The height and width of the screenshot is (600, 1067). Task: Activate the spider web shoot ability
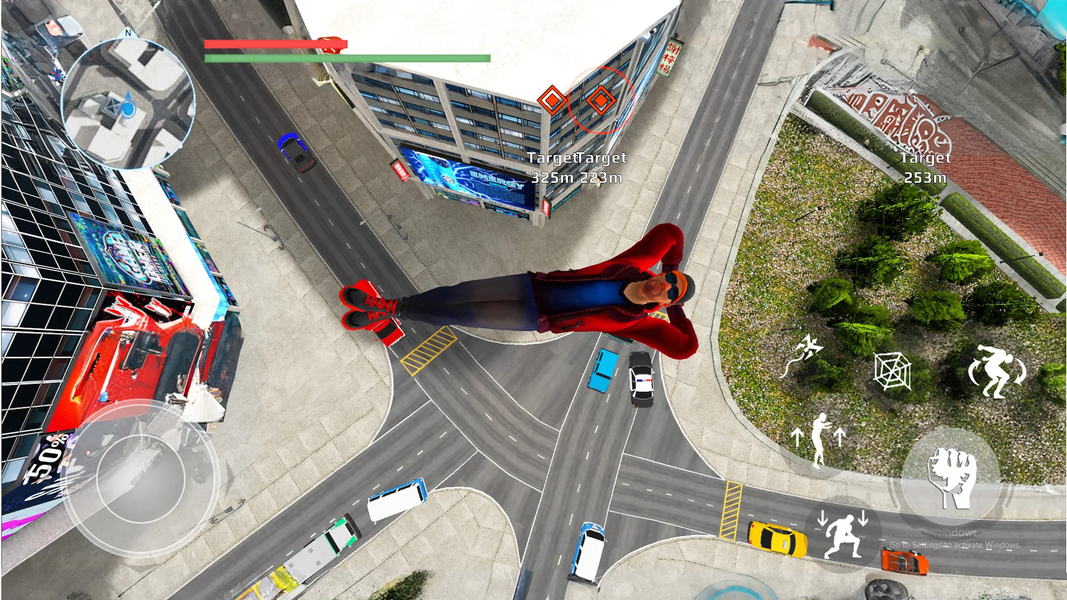coord(891,371)
